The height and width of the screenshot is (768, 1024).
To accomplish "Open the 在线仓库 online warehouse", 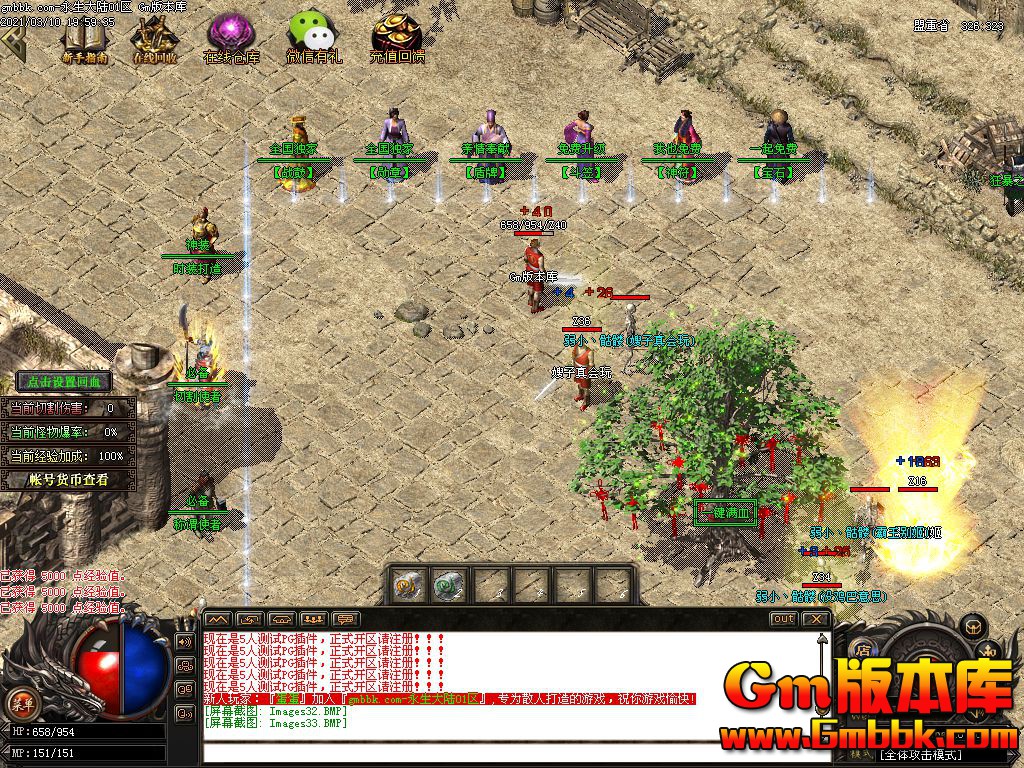I will (231, 38).
